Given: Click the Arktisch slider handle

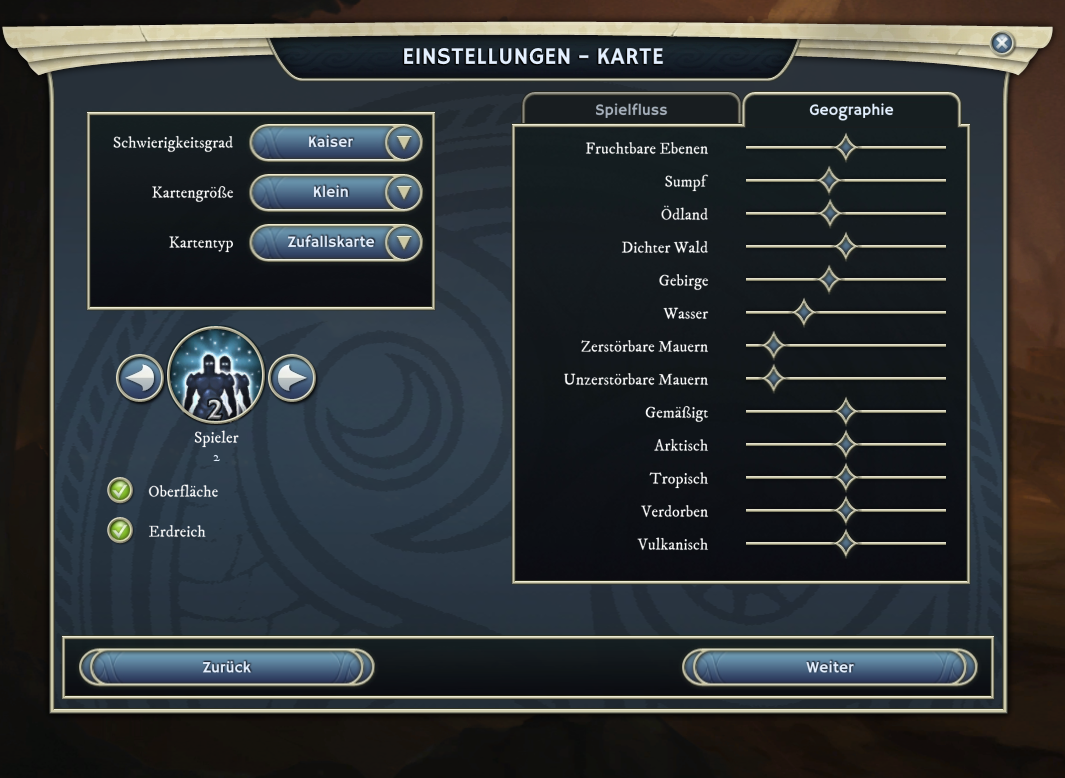Looking at the screenshot, I should pyautogui.click(x=846, y=445).
